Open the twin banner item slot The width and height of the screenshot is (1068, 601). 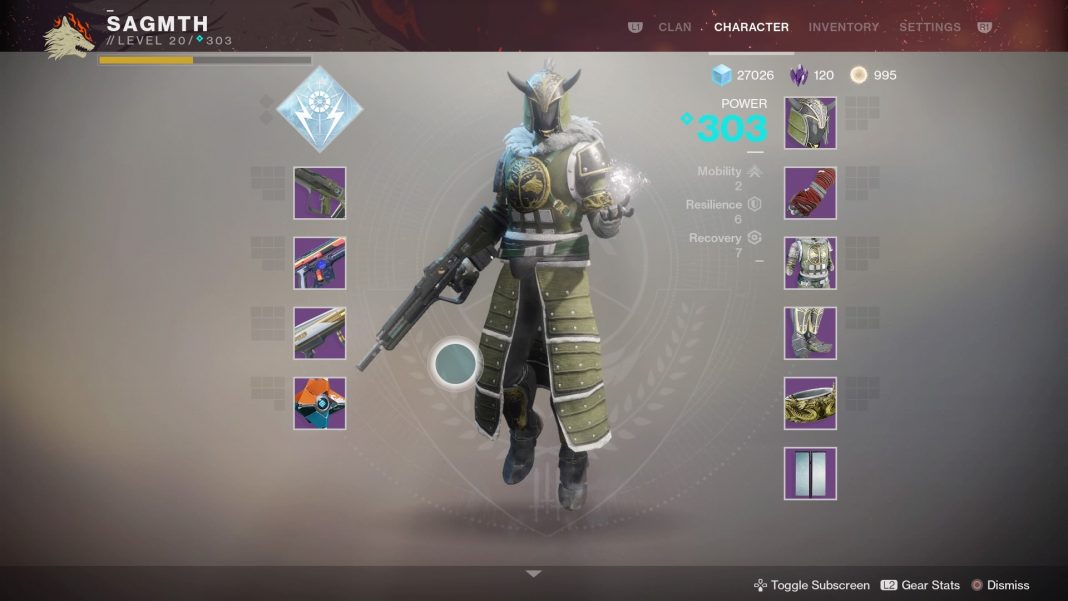coord(810,473)
